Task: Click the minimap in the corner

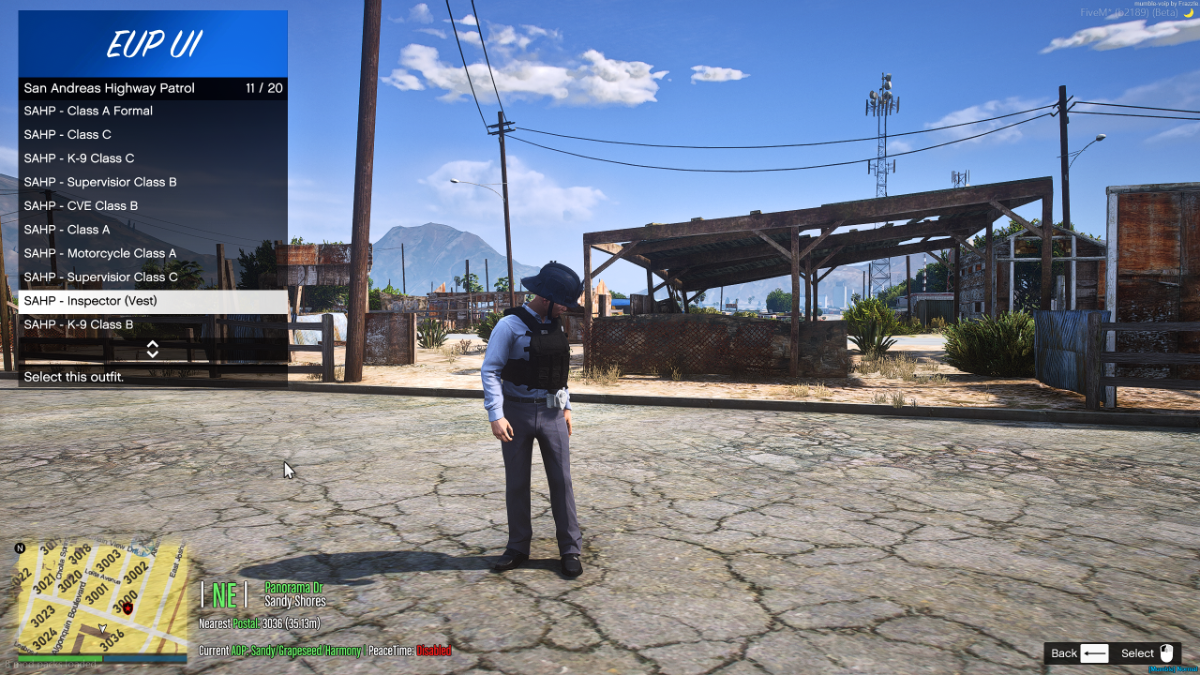Action: pos(101,598)
